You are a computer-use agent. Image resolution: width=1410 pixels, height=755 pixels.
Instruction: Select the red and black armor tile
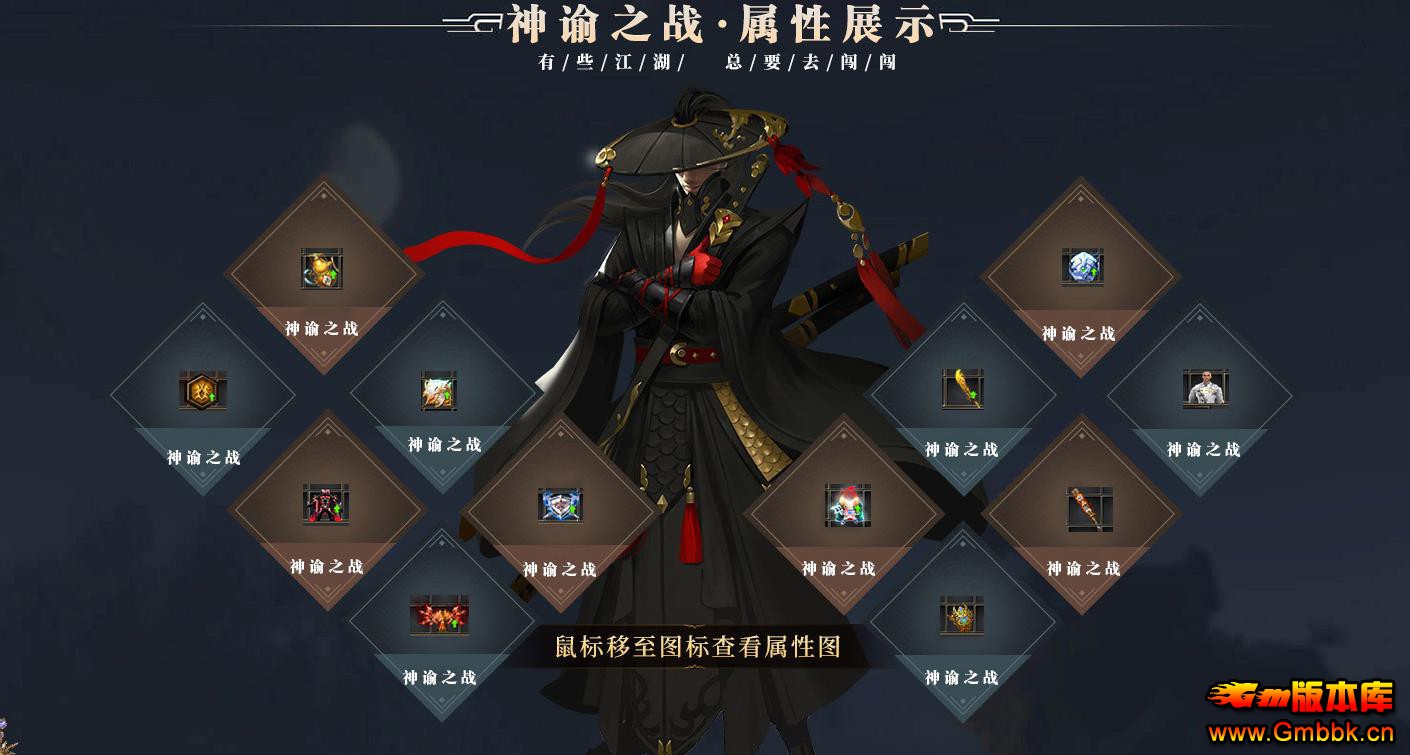326,504
